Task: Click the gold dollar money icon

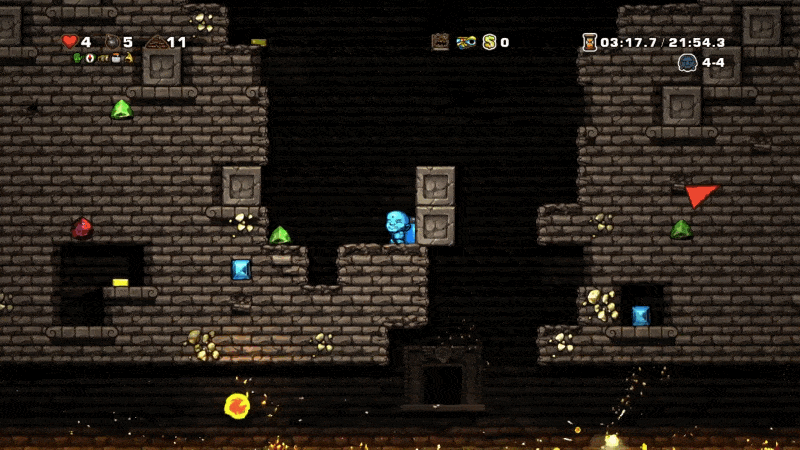Action: click(490, 42)
